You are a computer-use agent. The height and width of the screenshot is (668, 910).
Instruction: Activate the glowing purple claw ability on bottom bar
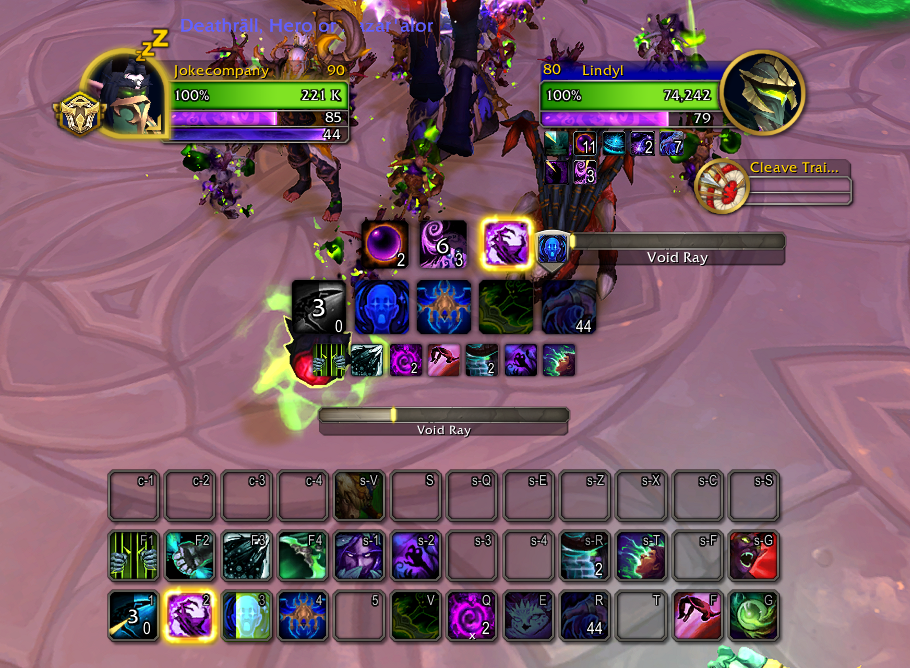(x=191, y=614)
